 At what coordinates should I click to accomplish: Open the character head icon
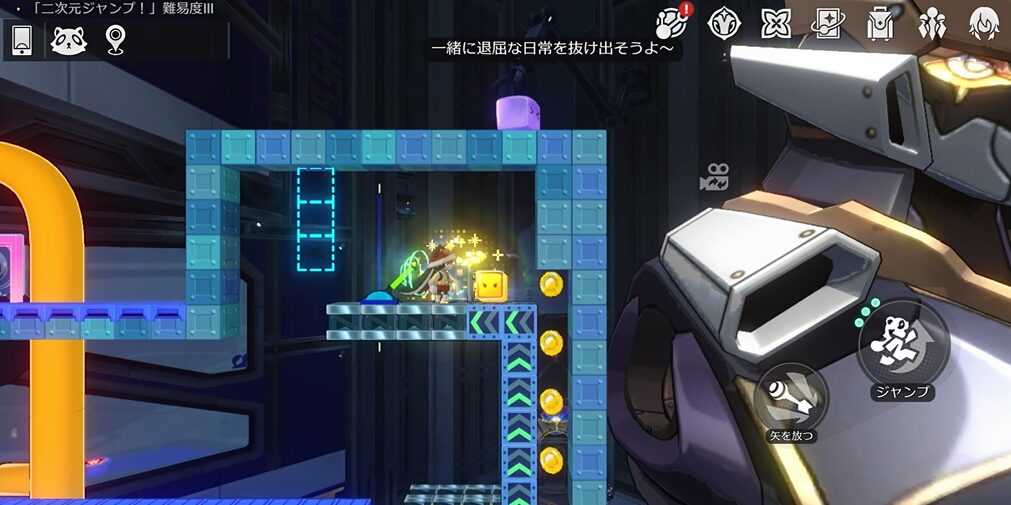pyautogui.click(x=984, y=23)
